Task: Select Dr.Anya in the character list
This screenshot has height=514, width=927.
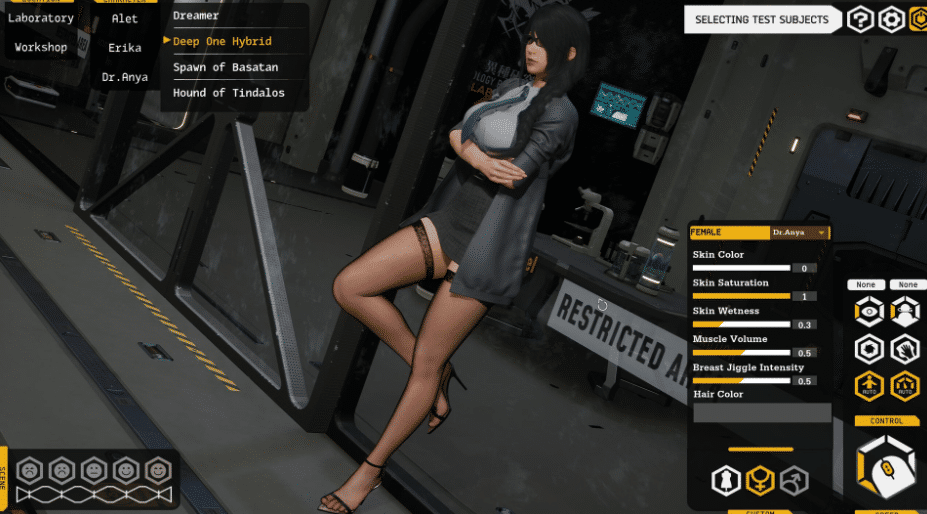Action: (x=125, y=77)
